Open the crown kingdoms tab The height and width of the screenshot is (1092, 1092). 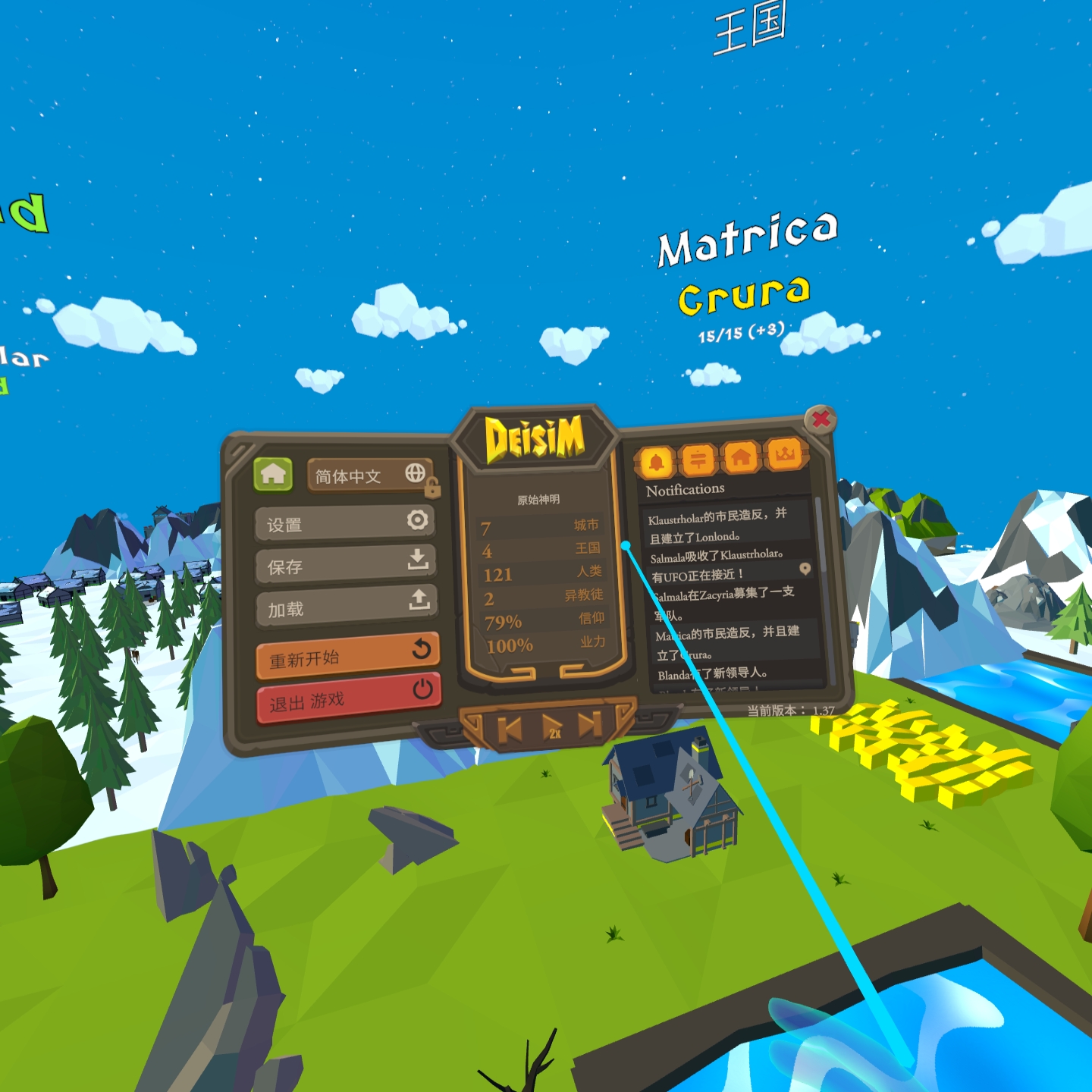point(785,455)
